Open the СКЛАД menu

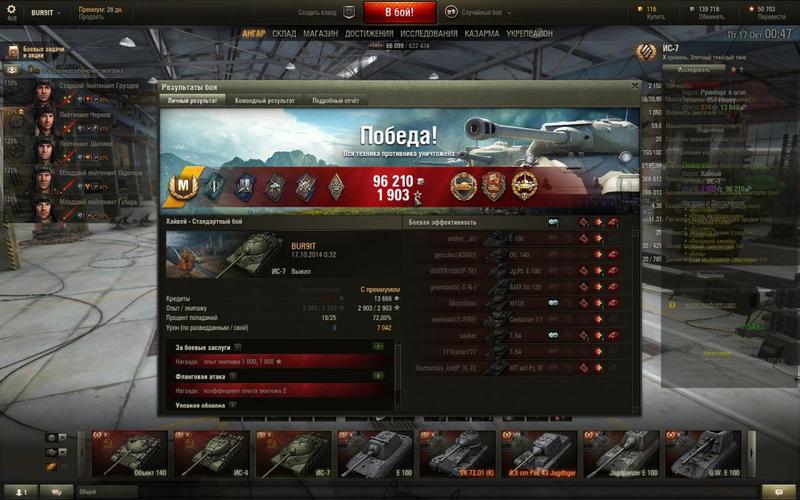[284, 33]
